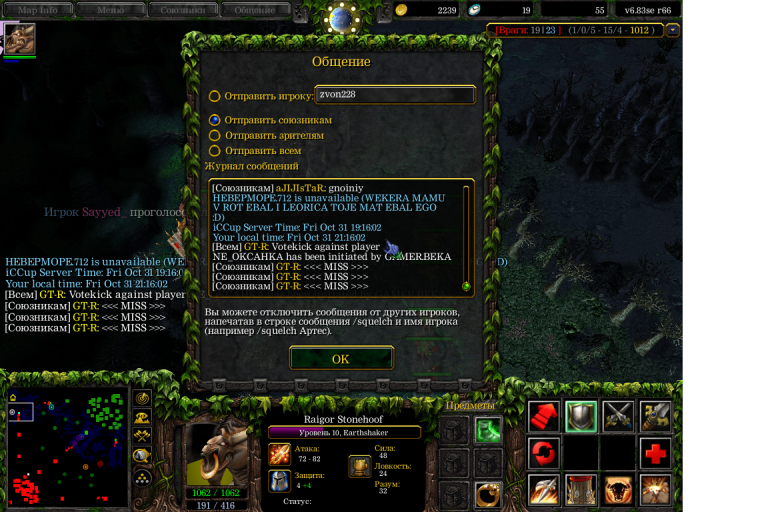Click on the minimap
The image size is (768, 512).
tap(68, 446)
